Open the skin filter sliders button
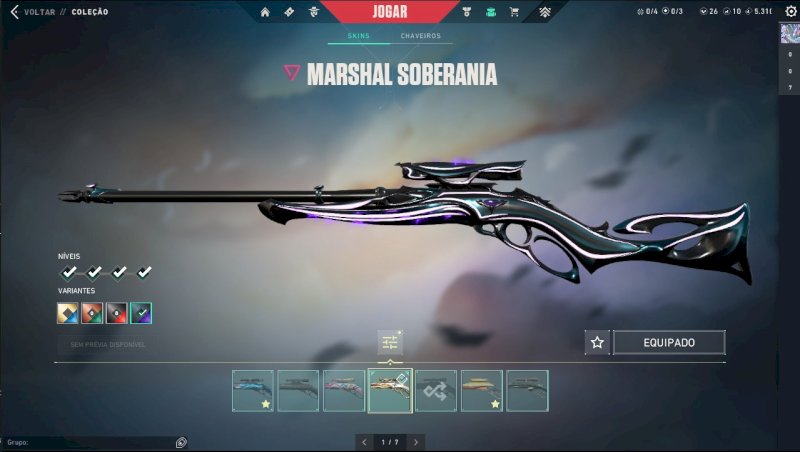 tap(389, 343)
